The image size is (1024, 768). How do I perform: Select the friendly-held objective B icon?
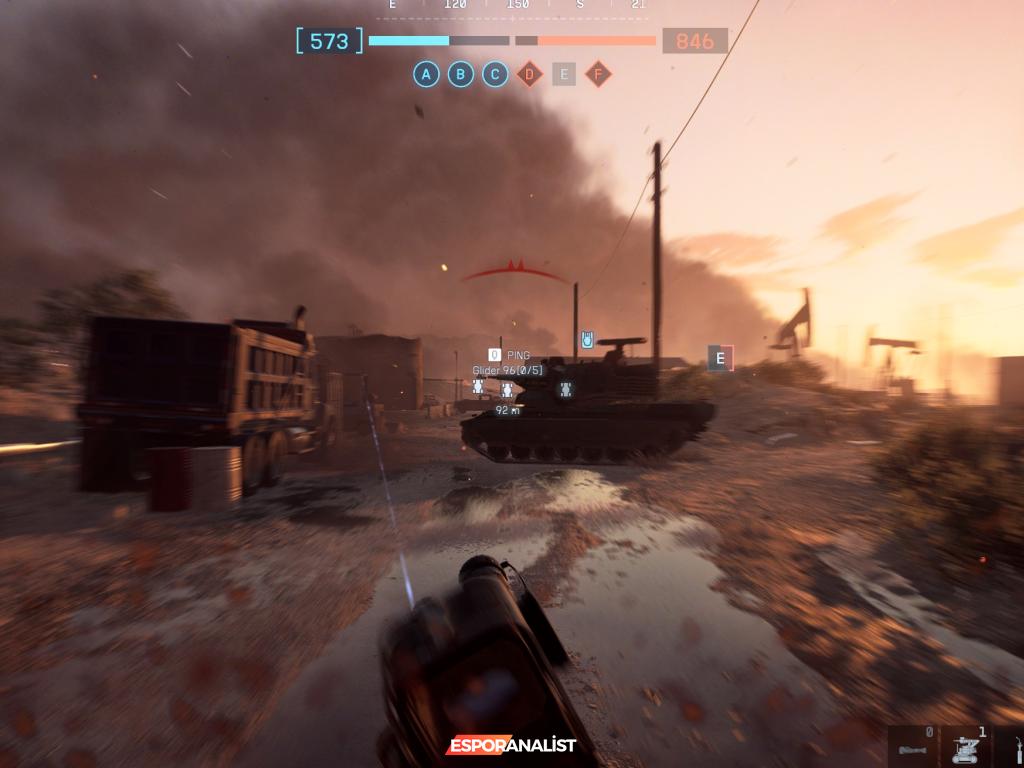[x=461, y=74]
